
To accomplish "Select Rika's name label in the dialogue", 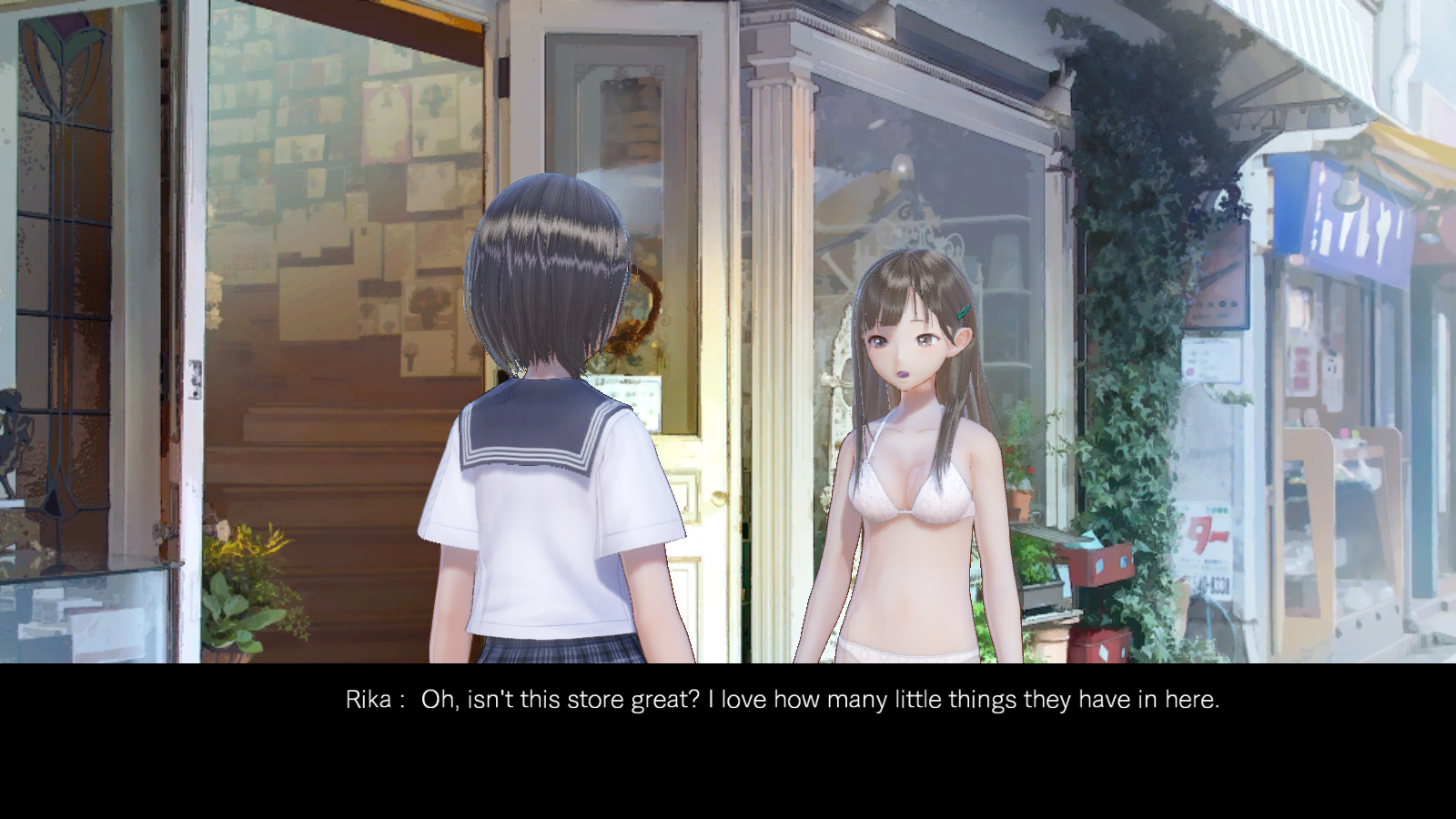I will pyautogui.click(x=368, y=700).
